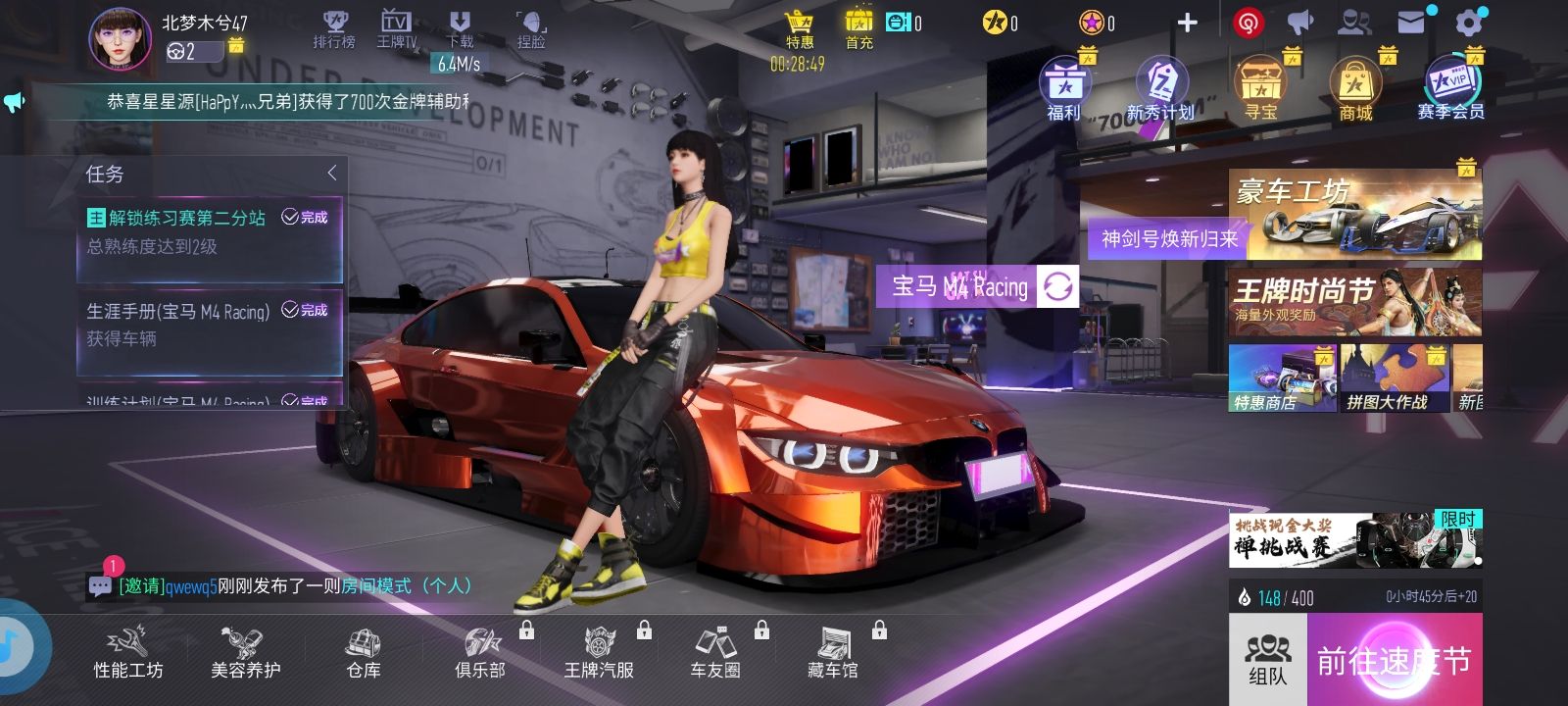Open the 仓库 garage storage
The height and width of the screenshot is (706, 1568).
364,654
